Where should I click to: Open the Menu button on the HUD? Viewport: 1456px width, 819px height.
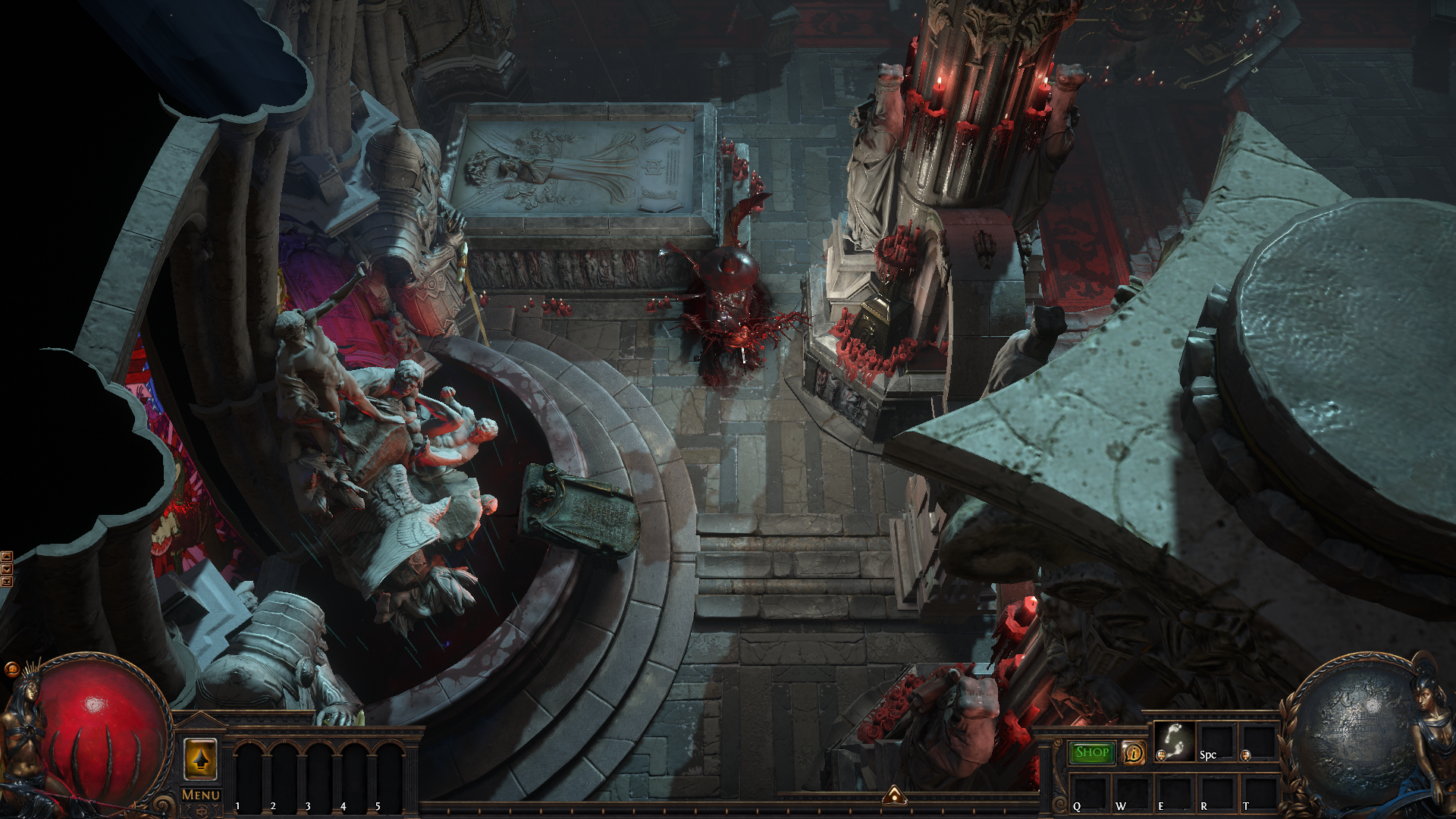point(201,795)
